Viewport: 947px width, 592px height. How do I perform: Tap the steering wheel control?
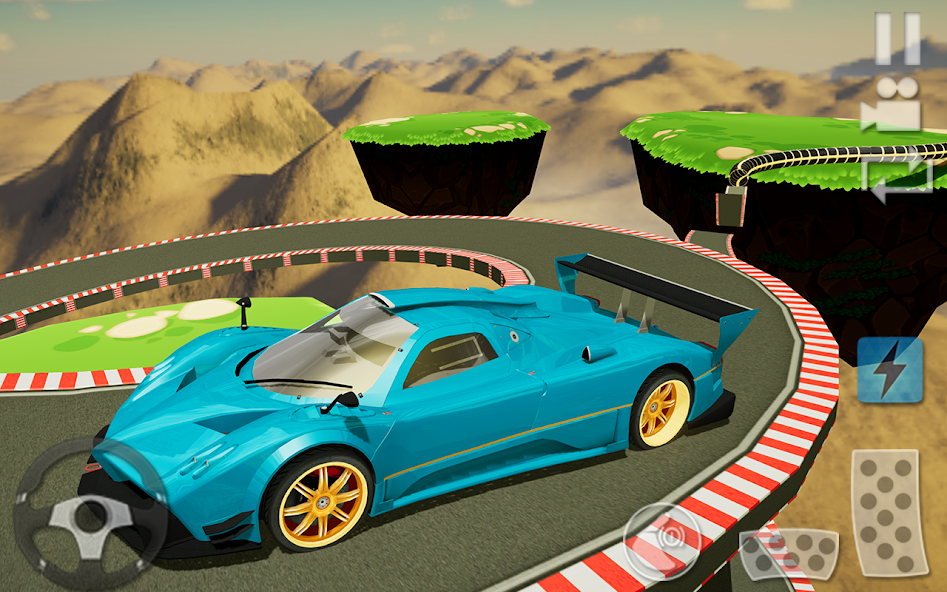point(90,514)
